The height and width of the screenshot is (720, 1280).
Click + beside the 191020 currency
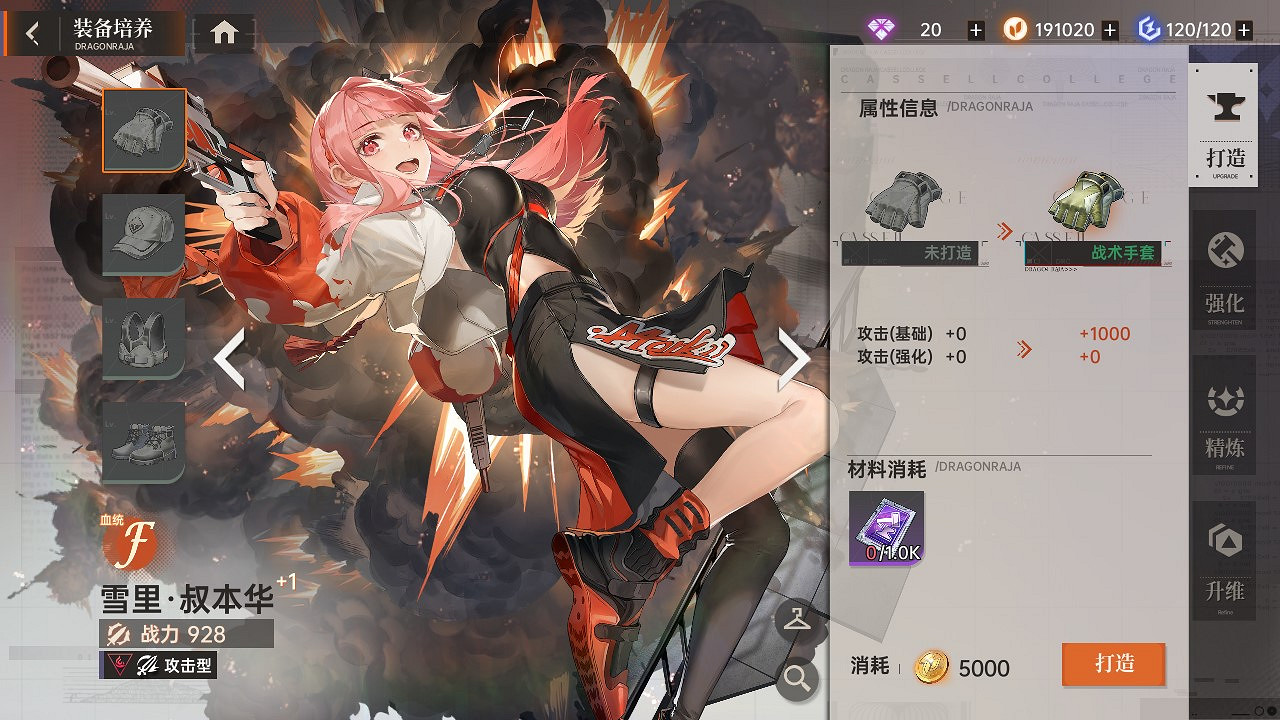pyautogui.click(x=1110, y=29)
